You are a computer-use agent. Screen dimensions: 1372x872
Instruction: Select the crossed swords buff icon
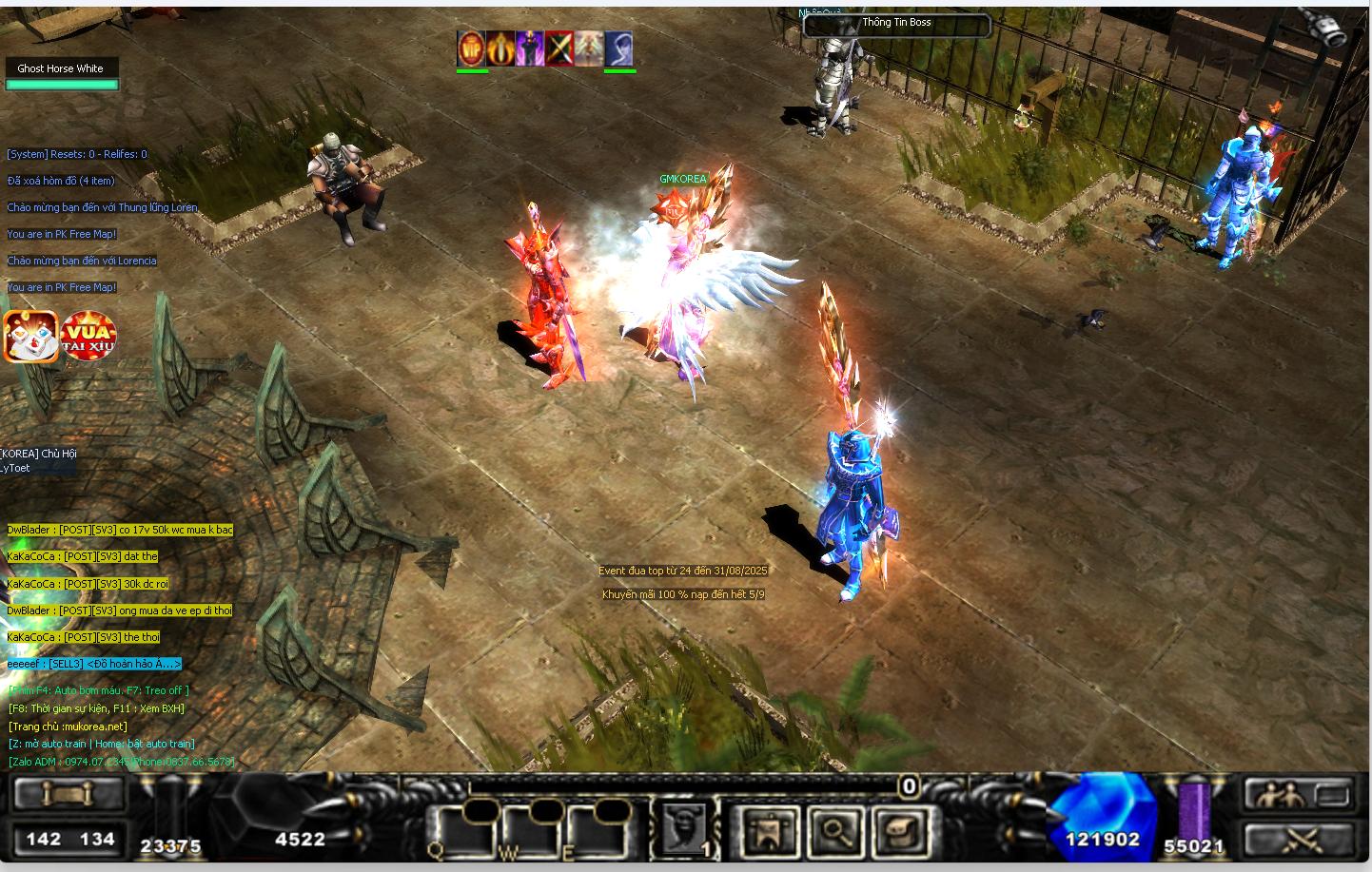[x=559, y=48]
